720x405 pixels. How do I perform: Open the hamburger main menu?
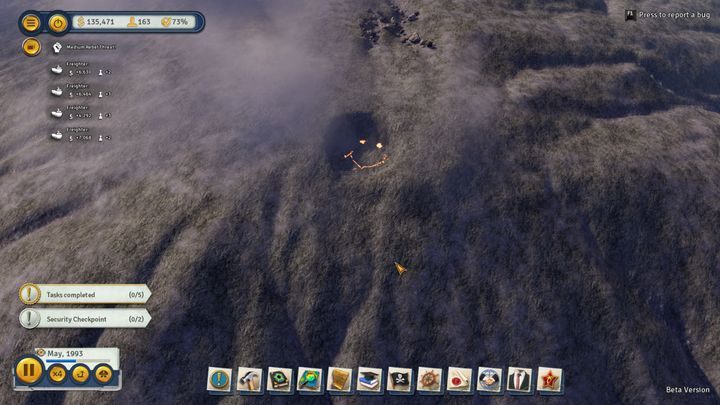click(31, 21)
